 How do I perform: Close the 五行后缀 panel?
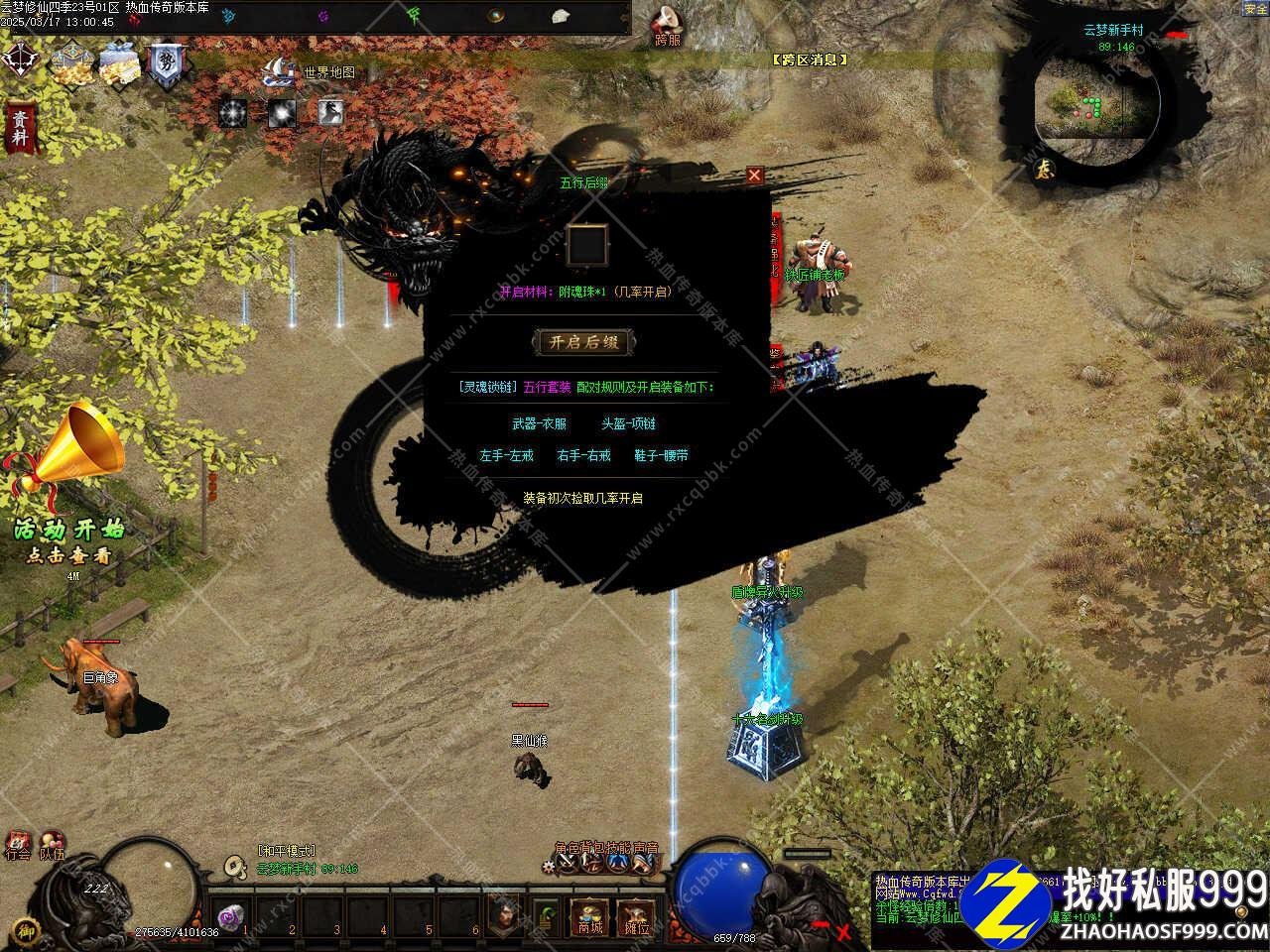(x=755, y=176)
